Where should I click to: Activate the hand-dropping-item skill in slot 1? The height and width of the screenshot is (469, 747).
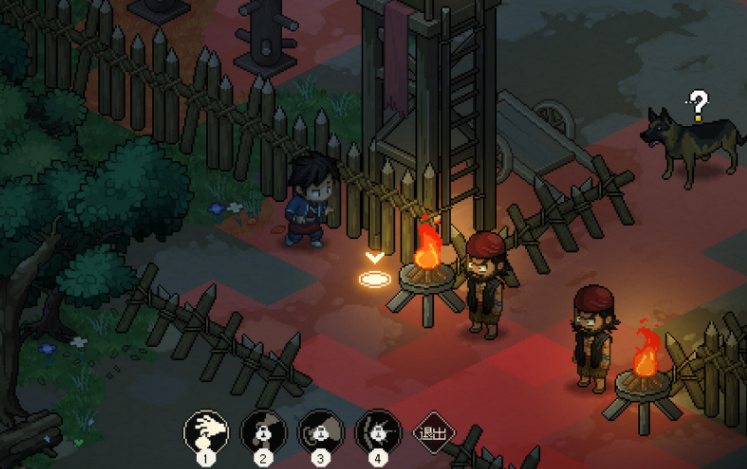(x=206, y=433)
